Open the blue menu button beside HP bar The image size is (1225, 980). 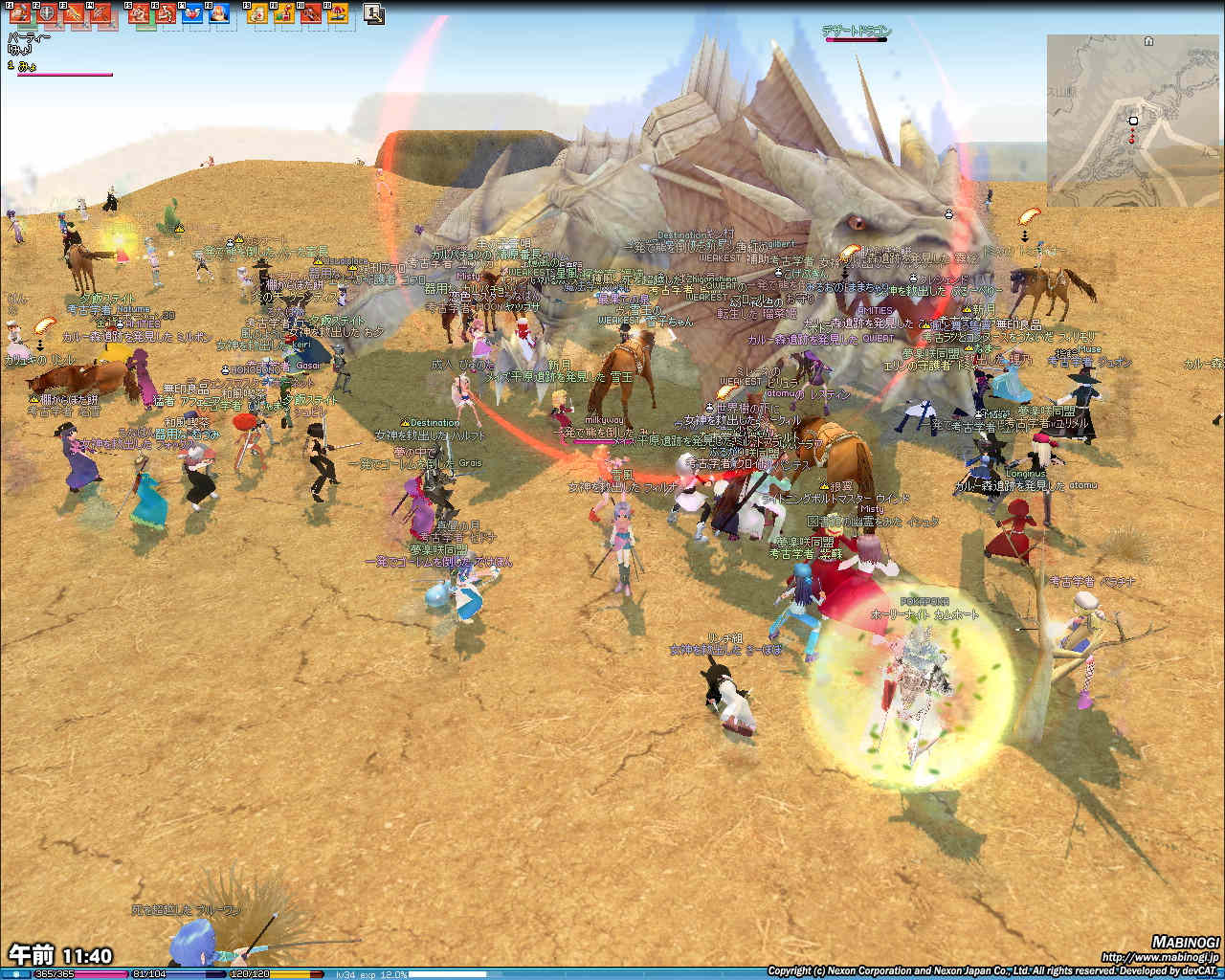pyautogui.click(x=16, y=973)
